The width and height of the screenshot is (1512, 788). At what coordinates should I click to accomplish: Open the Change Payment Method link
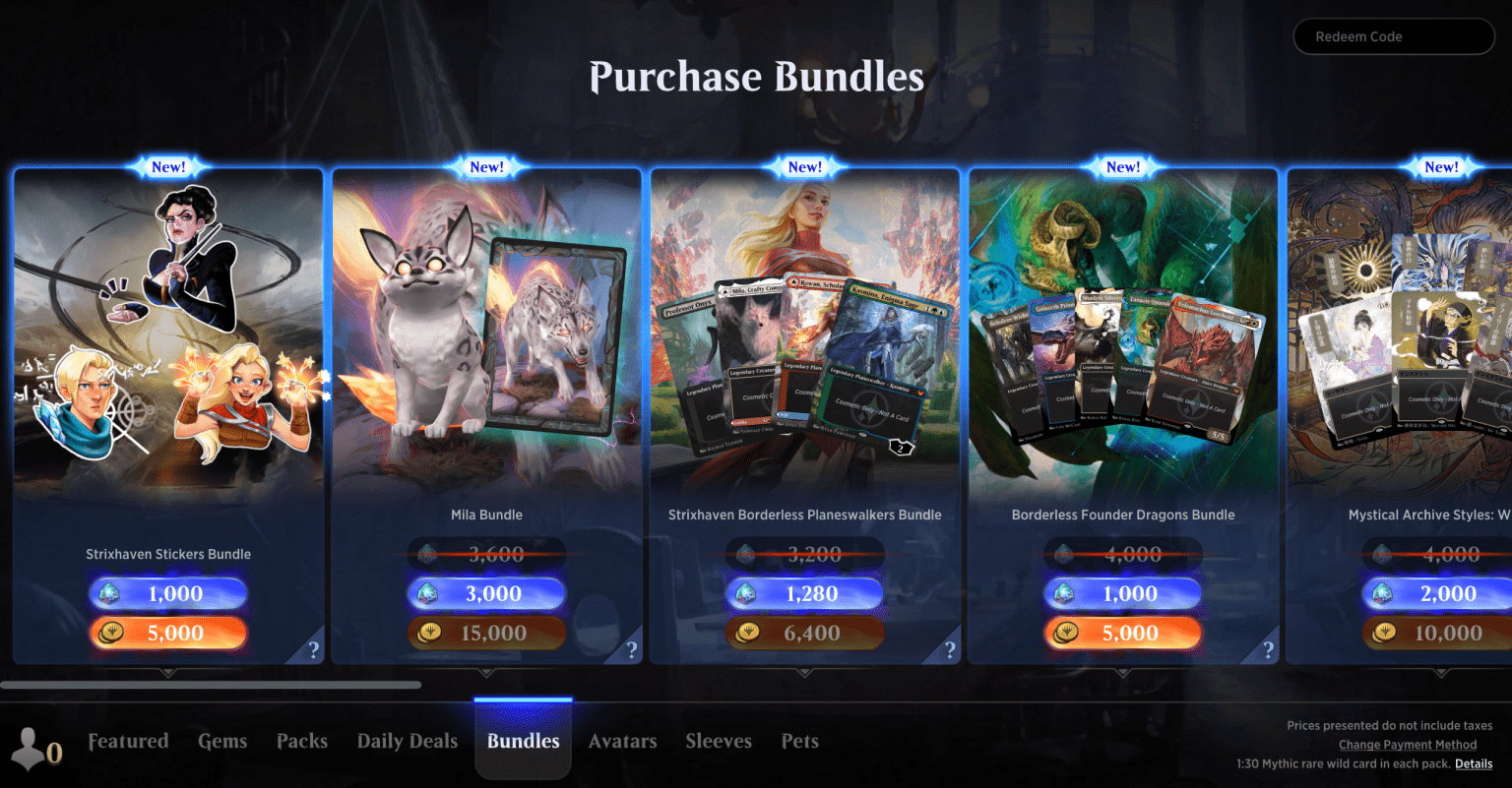point(1407,745)
